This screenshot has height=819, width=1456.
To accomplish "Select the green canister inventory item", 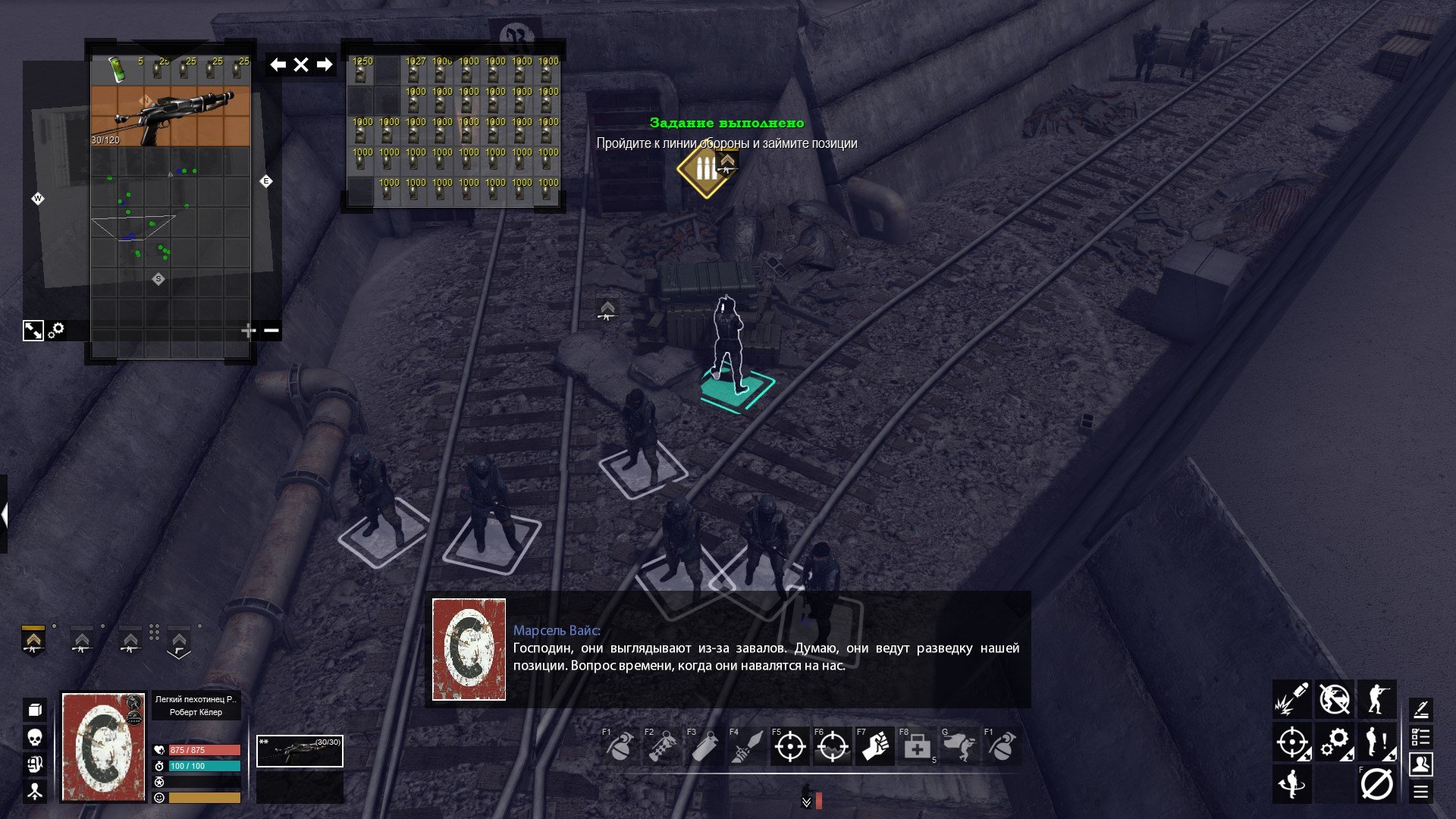I will point(116,68).
